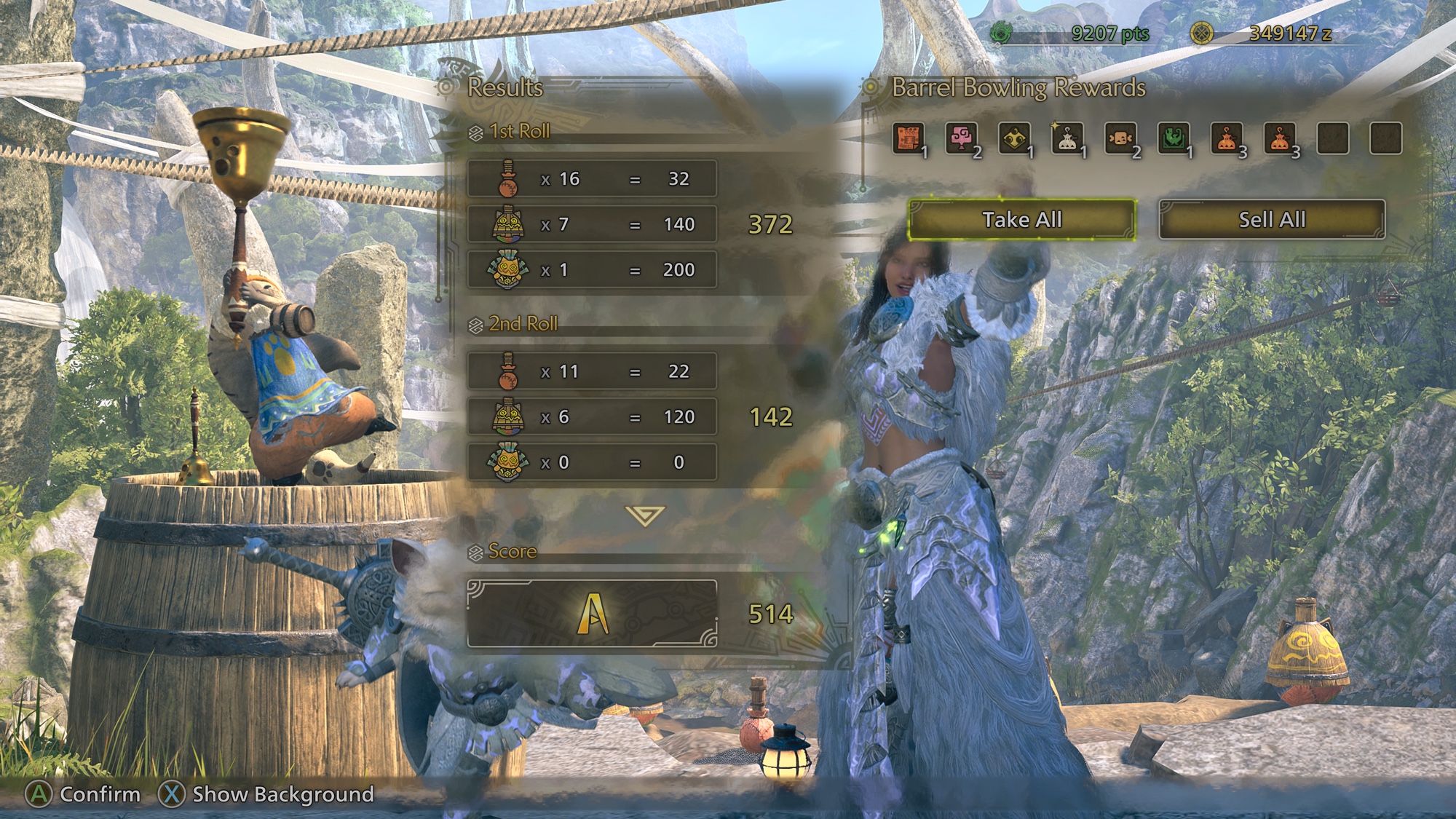The image size is (1456, 819).
Task: Sell all Barrel Bowling rewards
Action: coord(1272,219)
